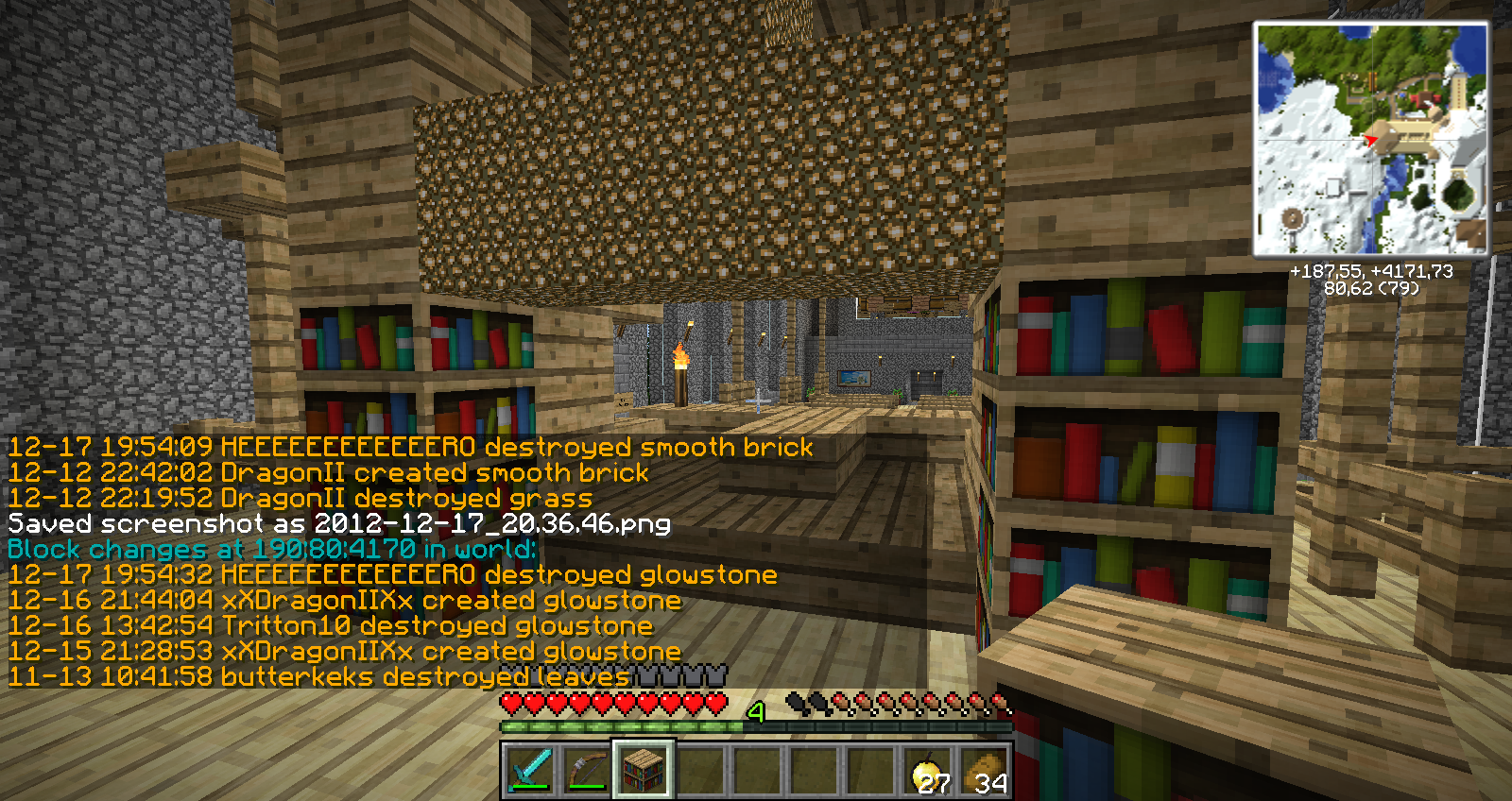Select the golden apple stack

pos(927,770)
